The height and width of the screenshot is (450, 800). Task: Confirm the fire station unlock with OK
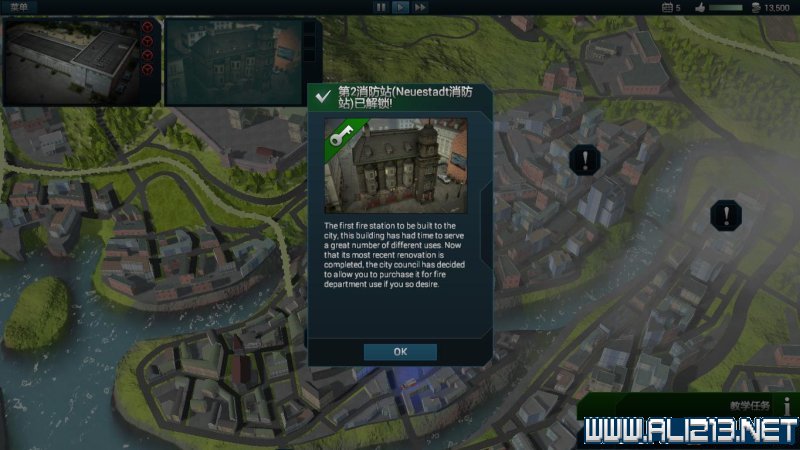[x=400, y=352]
